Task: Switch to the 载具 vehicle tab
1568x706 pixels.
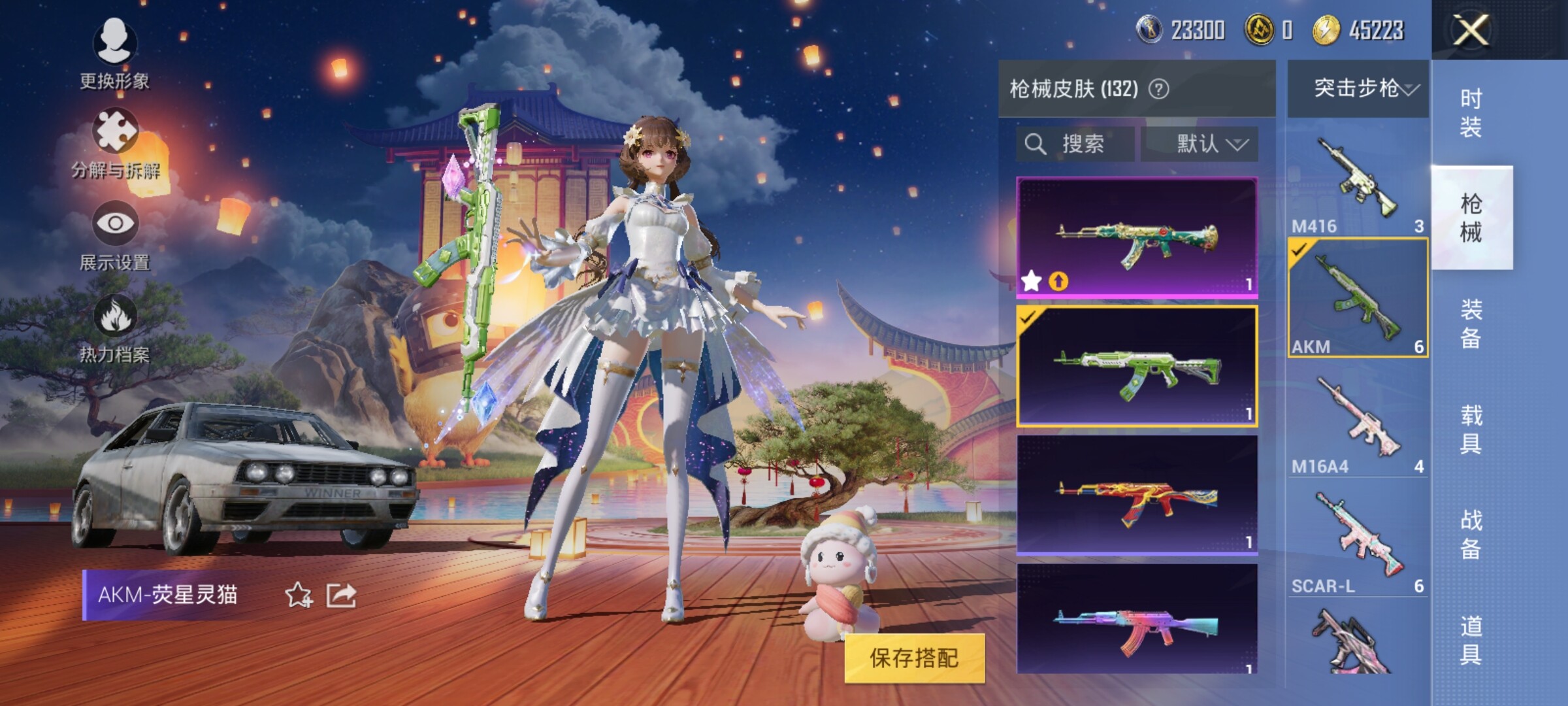Action: pyautogui.click(x=1471, y=429)
